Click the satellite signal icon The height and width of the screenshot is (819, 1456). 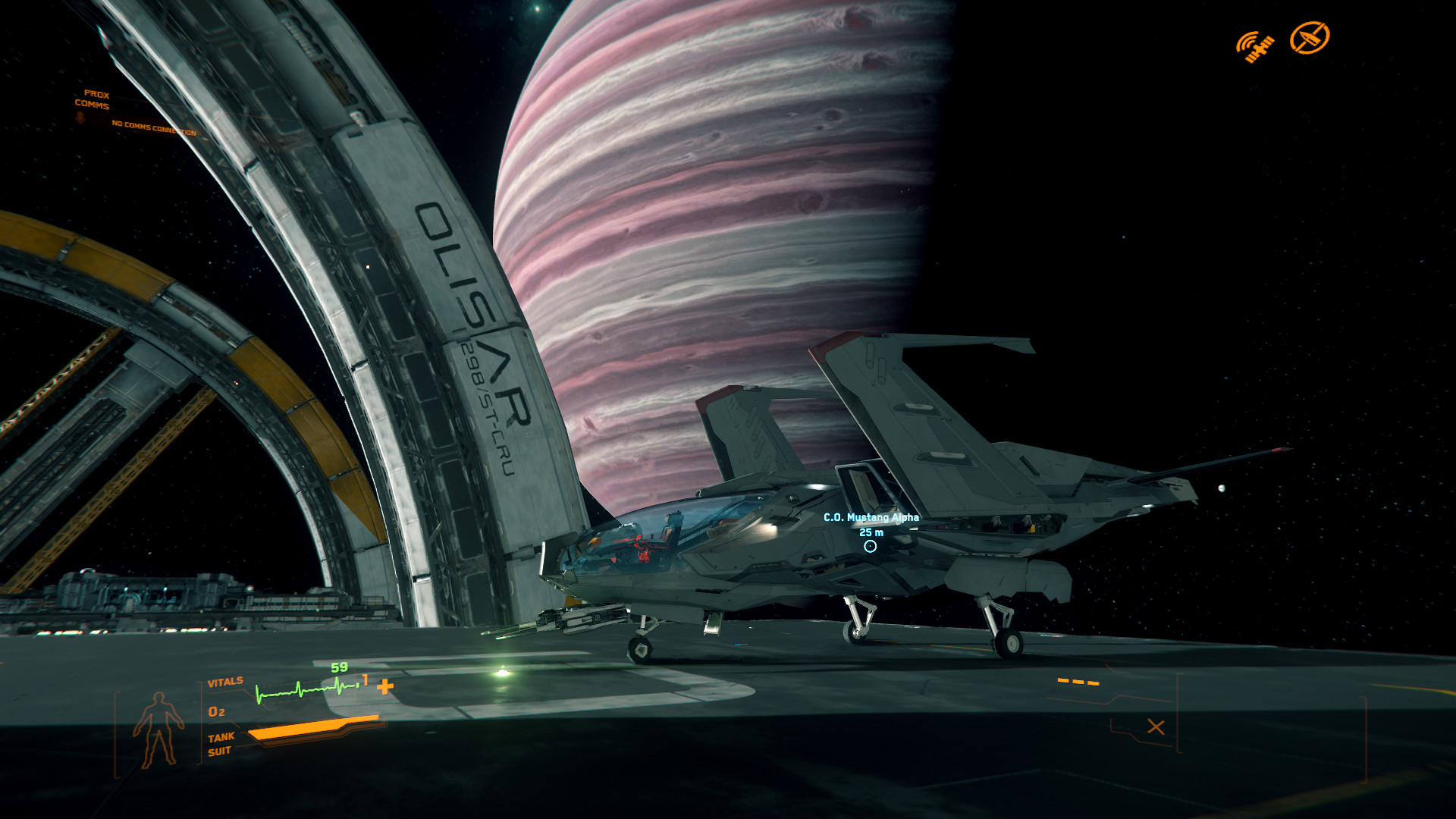[x=1255, y=46]
